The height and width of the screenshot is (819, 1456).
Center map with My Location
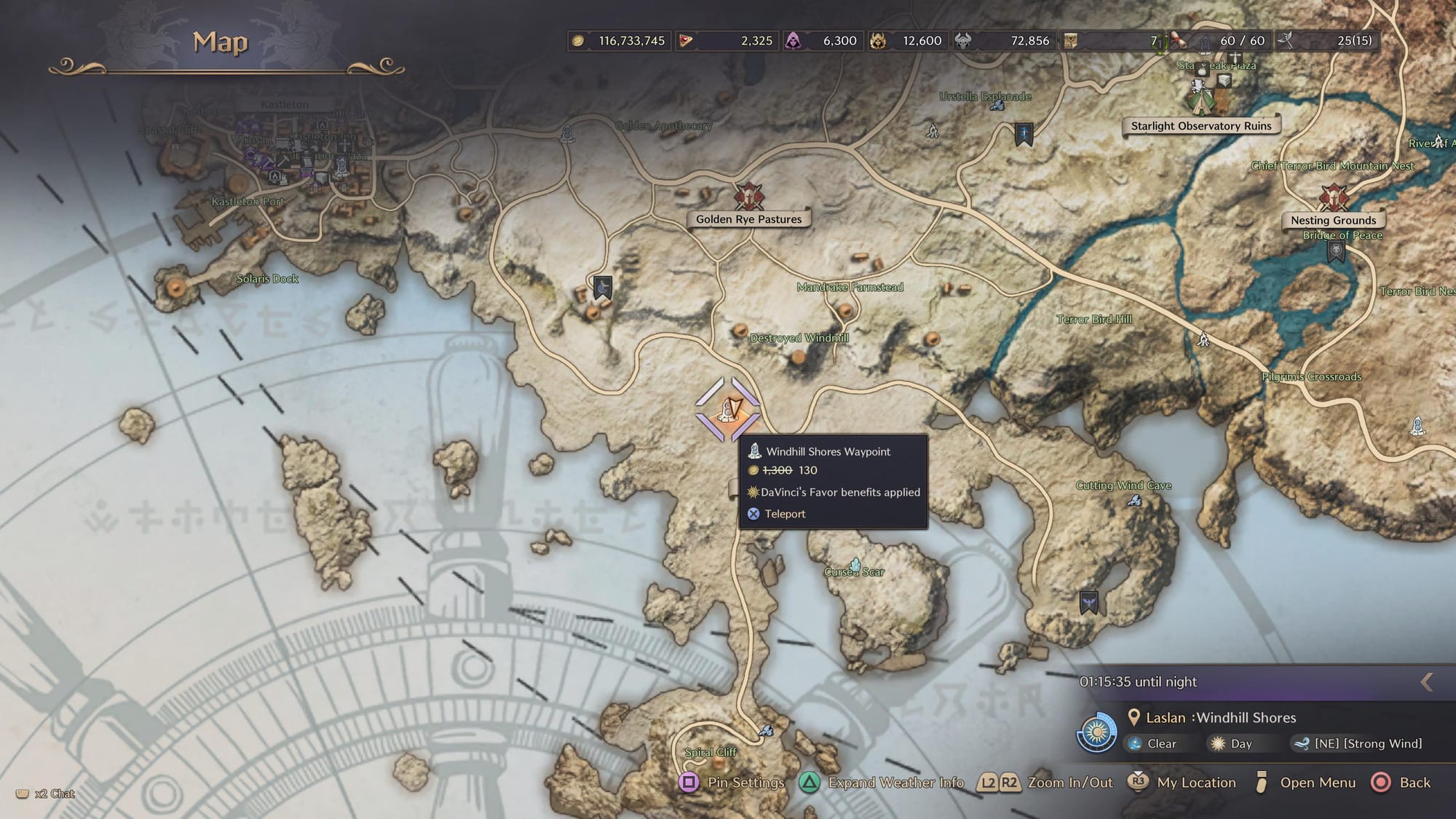(x=1182, y=783)
